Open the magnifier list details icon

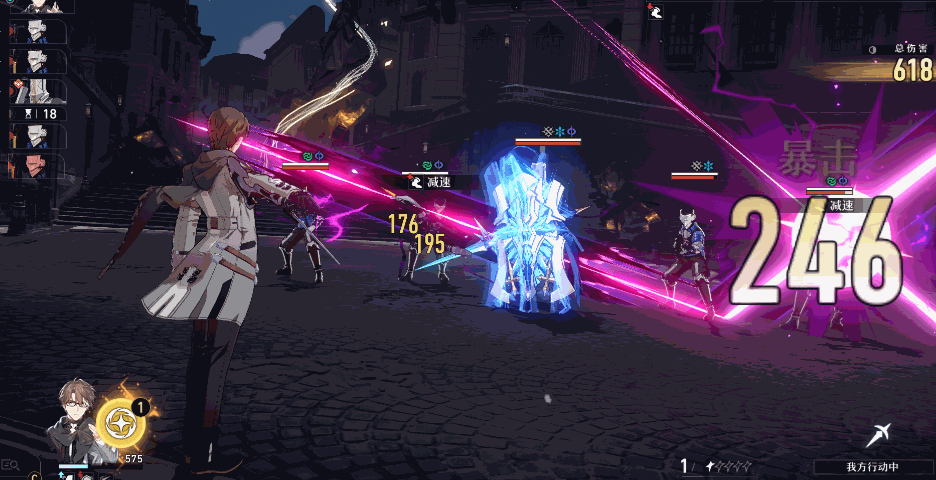[x=11, y=465]
